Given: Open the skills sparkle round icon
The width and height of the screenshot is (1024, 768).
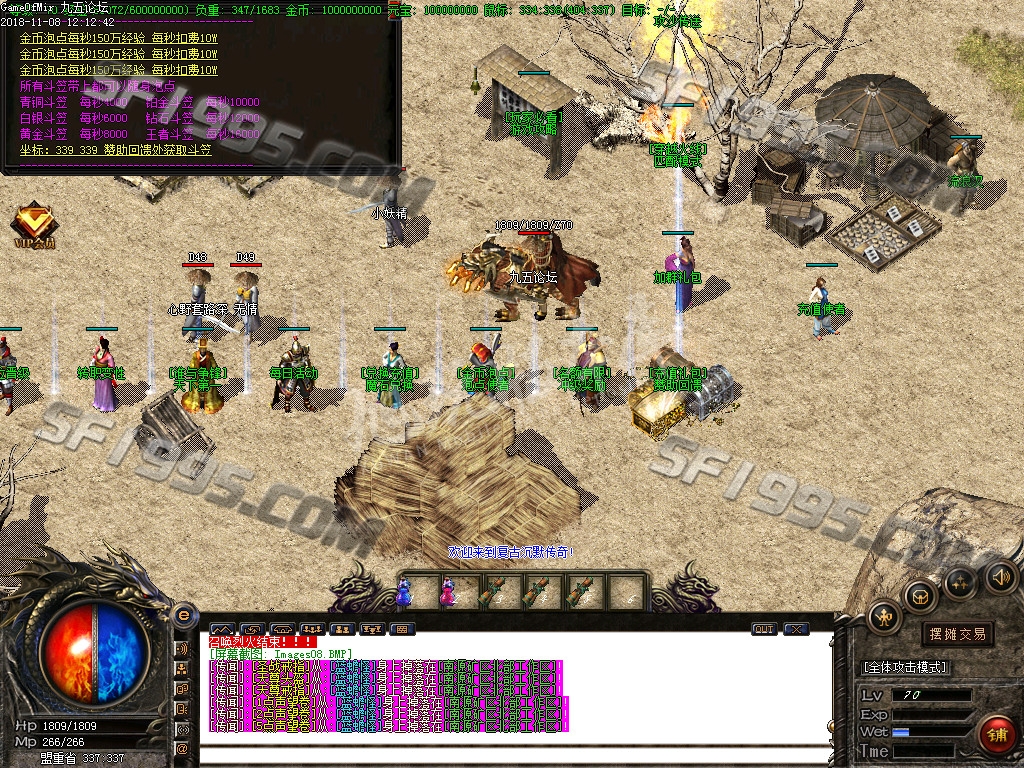Looking at the screenshot, I should [x=960, y=581].
